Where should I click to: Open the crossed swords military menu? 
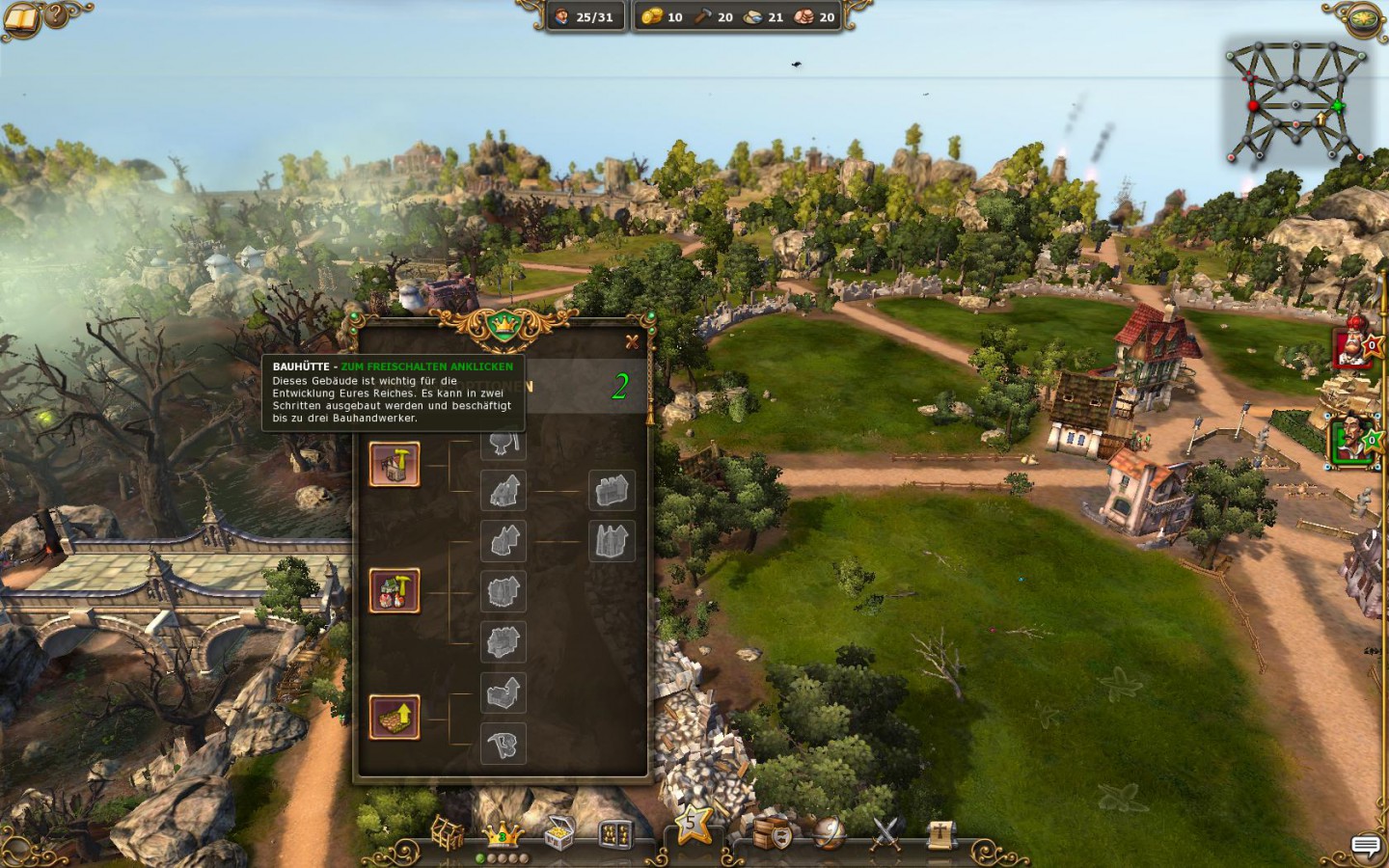(x=885, y=832)
